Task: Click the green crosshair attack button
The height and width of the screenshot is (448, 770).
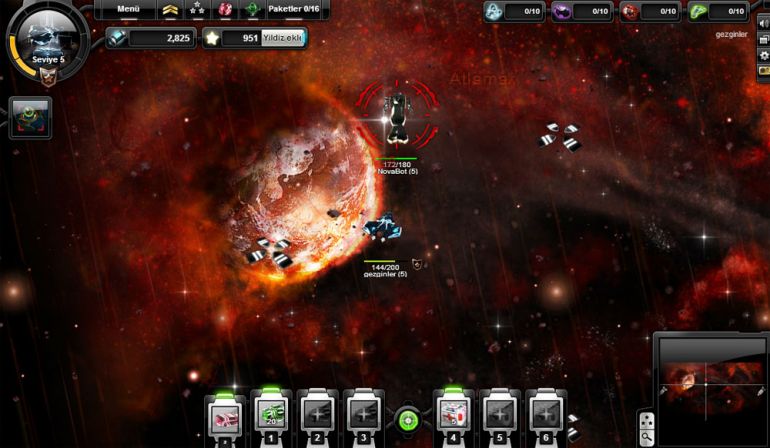Action: pyautogui.click(x=406, y=420)
